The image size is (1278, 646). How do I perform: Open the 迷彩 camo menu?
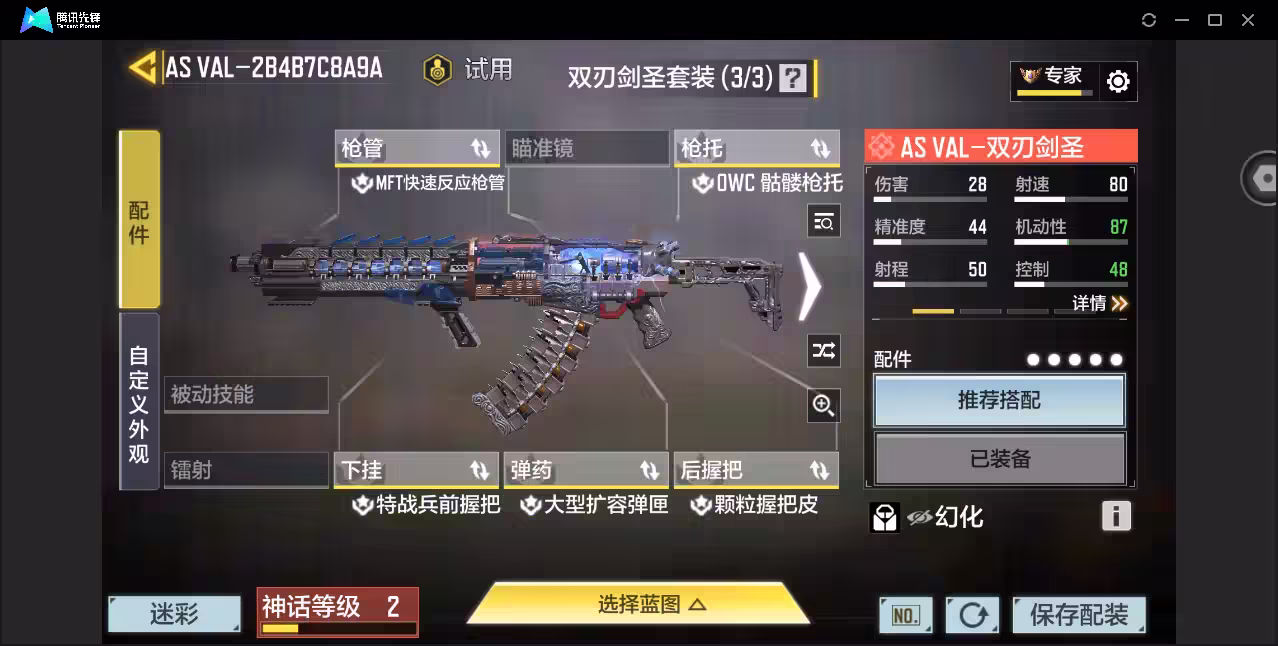click(174, 614)
